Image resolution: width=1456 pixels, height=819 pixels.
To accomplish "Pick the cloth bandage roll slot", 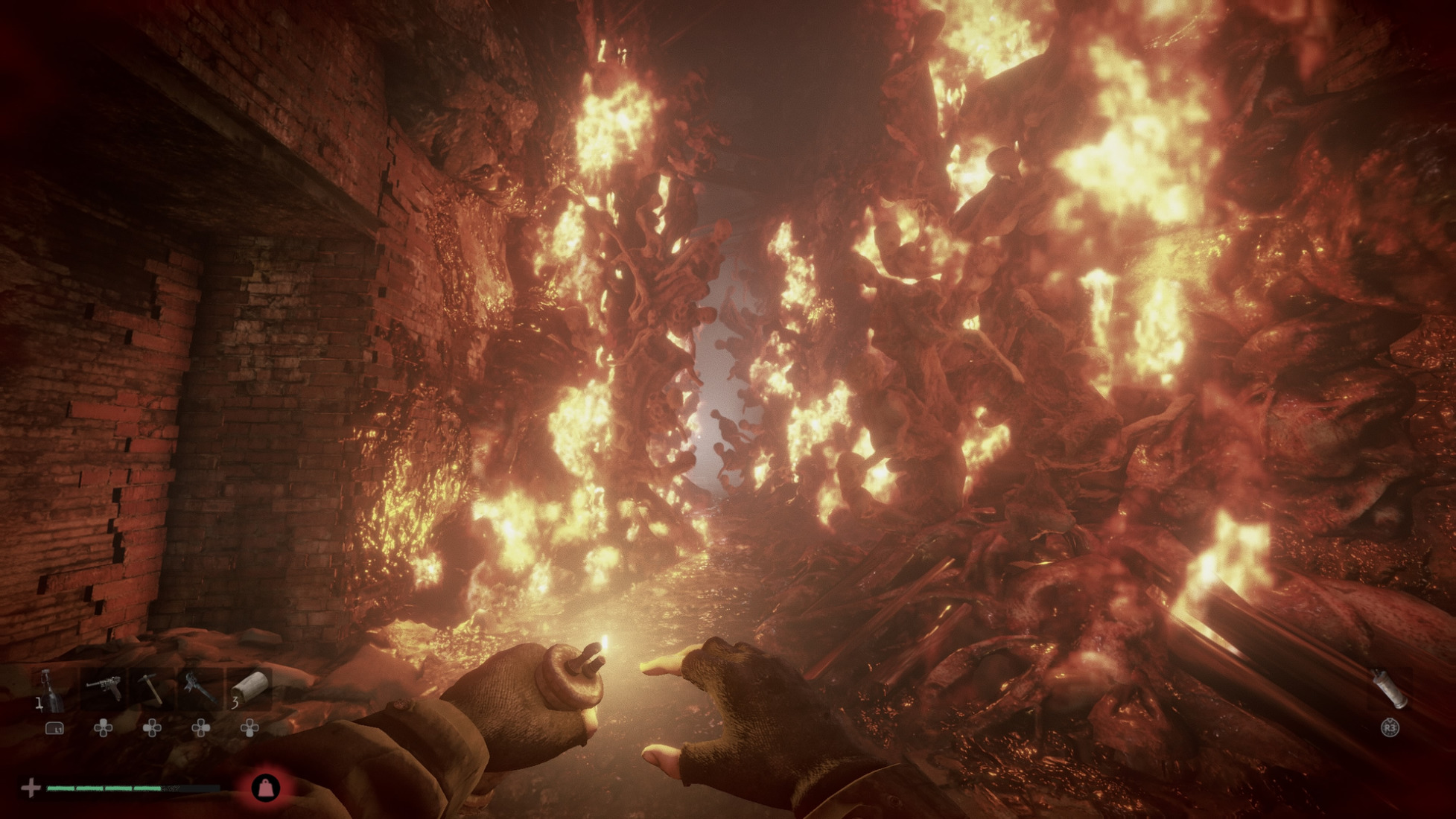I will point(250,687).
